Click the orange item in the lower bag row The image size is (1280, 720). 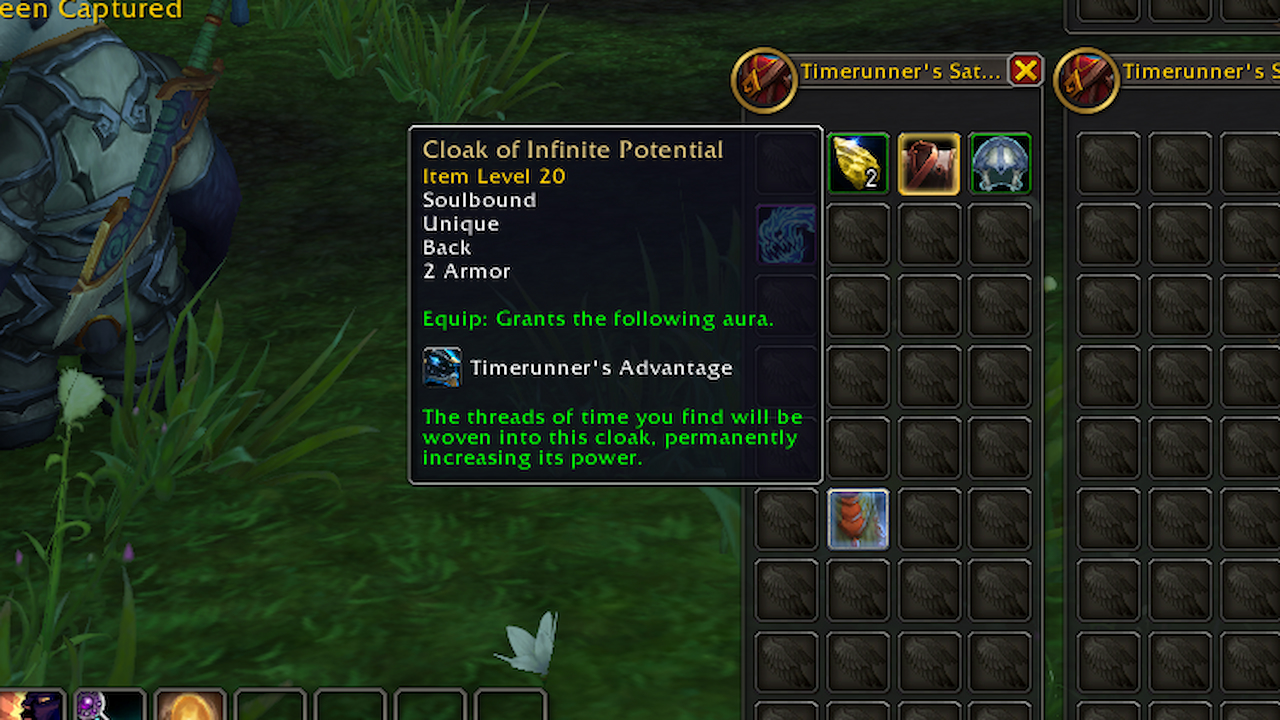coord(857,518)
